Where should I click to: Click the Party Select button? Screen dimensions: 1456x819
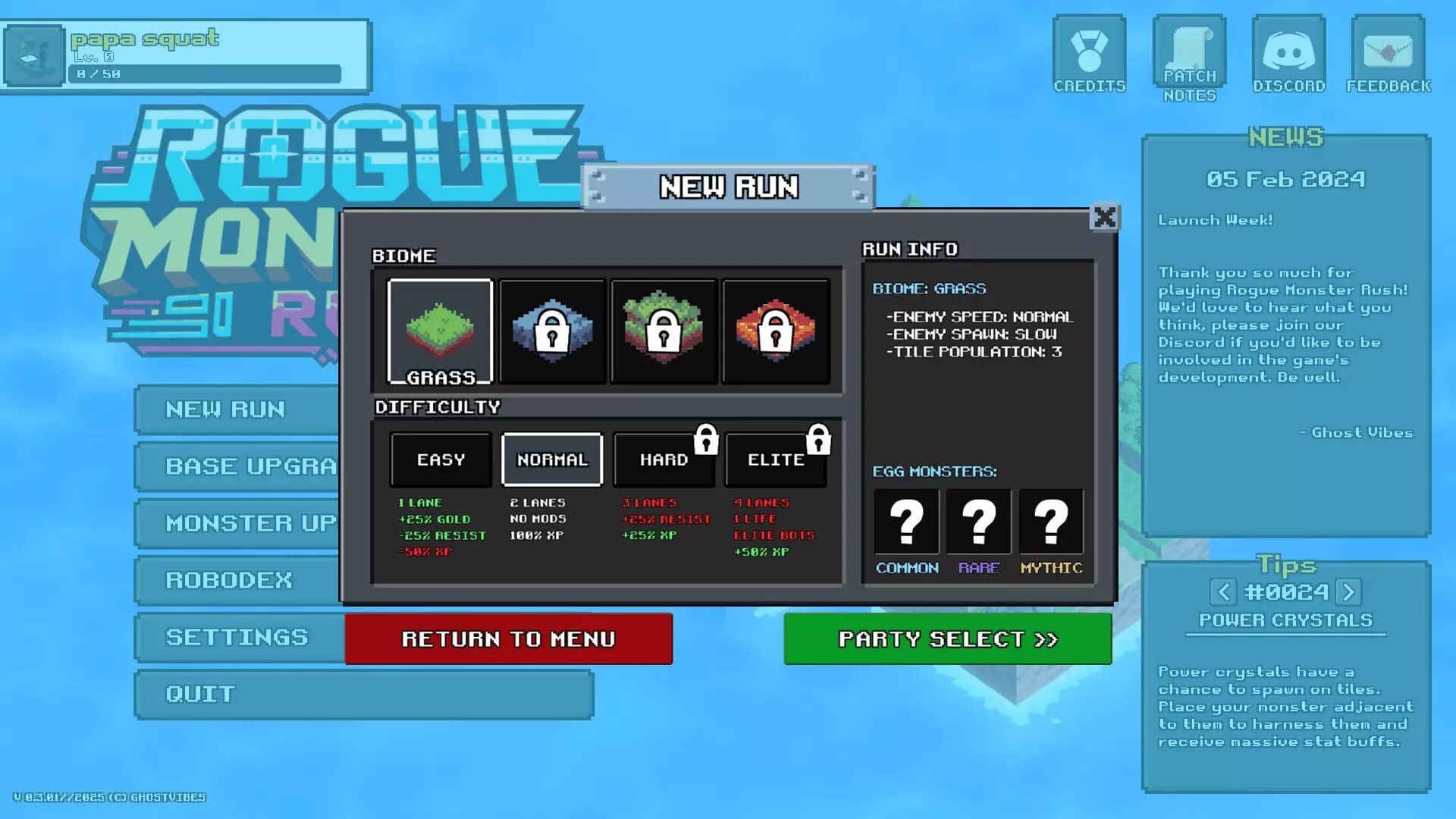click(947, 639)
